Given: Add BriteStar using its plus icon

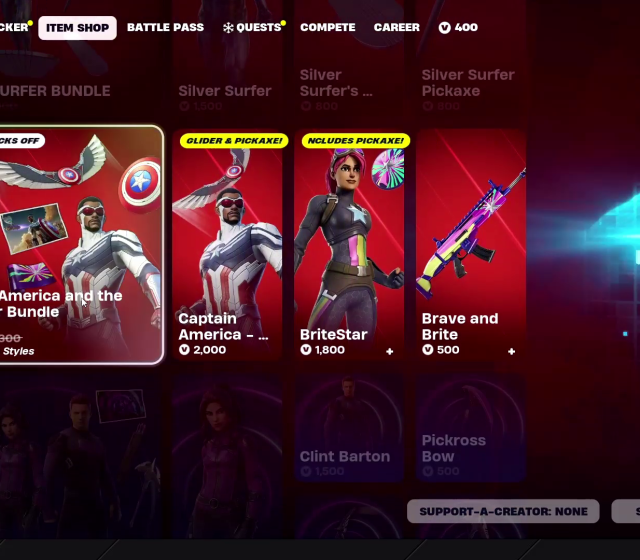Looking at the screenshot, I should click(x=390, y=351).
